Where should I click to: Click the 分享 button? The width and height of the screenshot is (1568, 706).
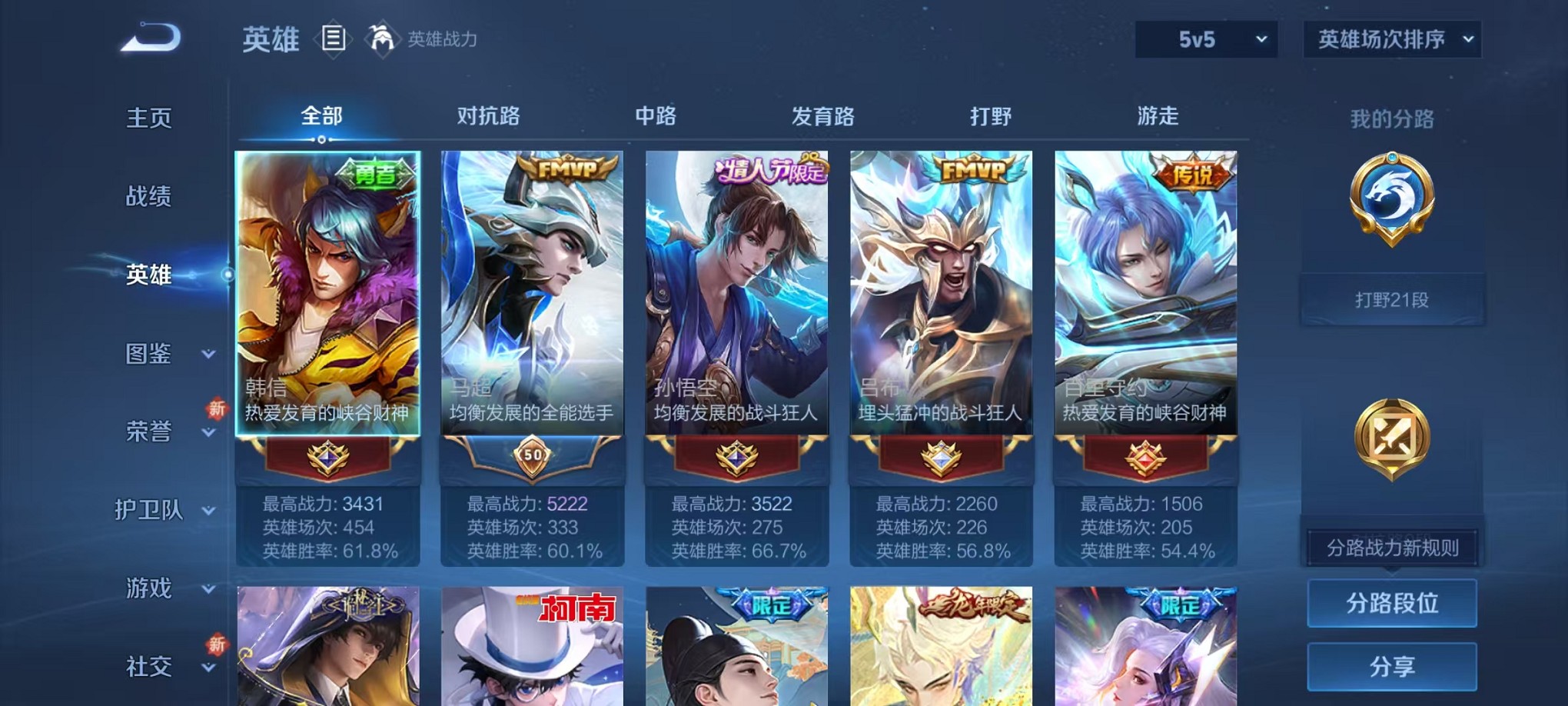coord(1392,664)
